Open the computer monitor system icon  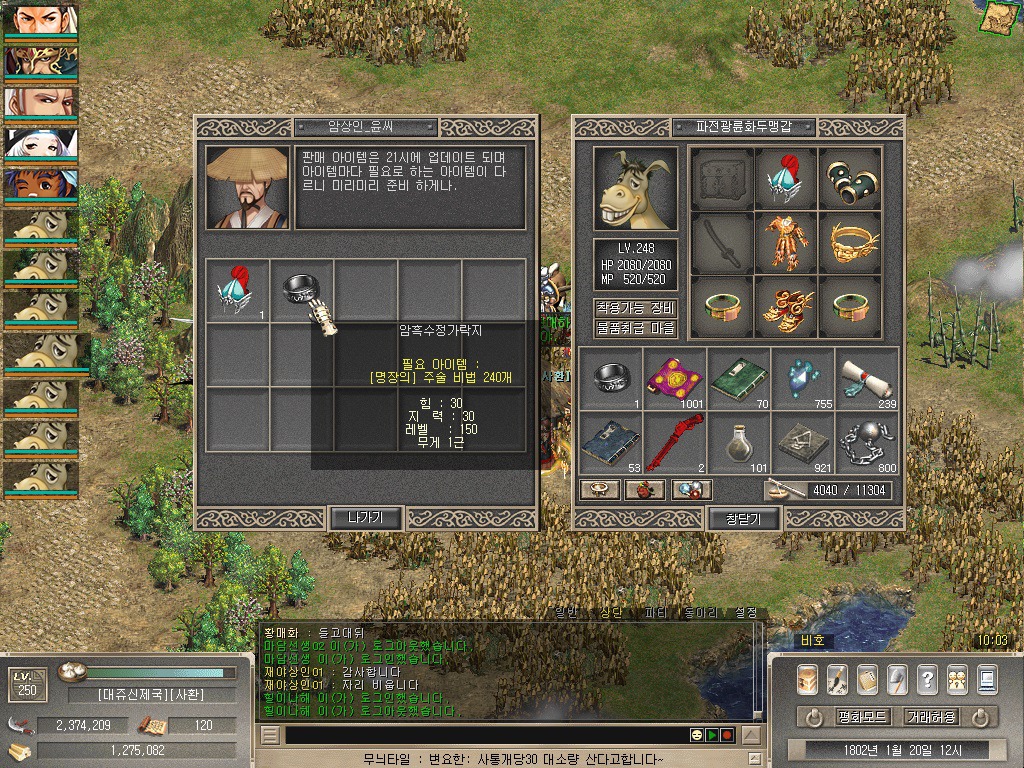[x=987, y=680]
